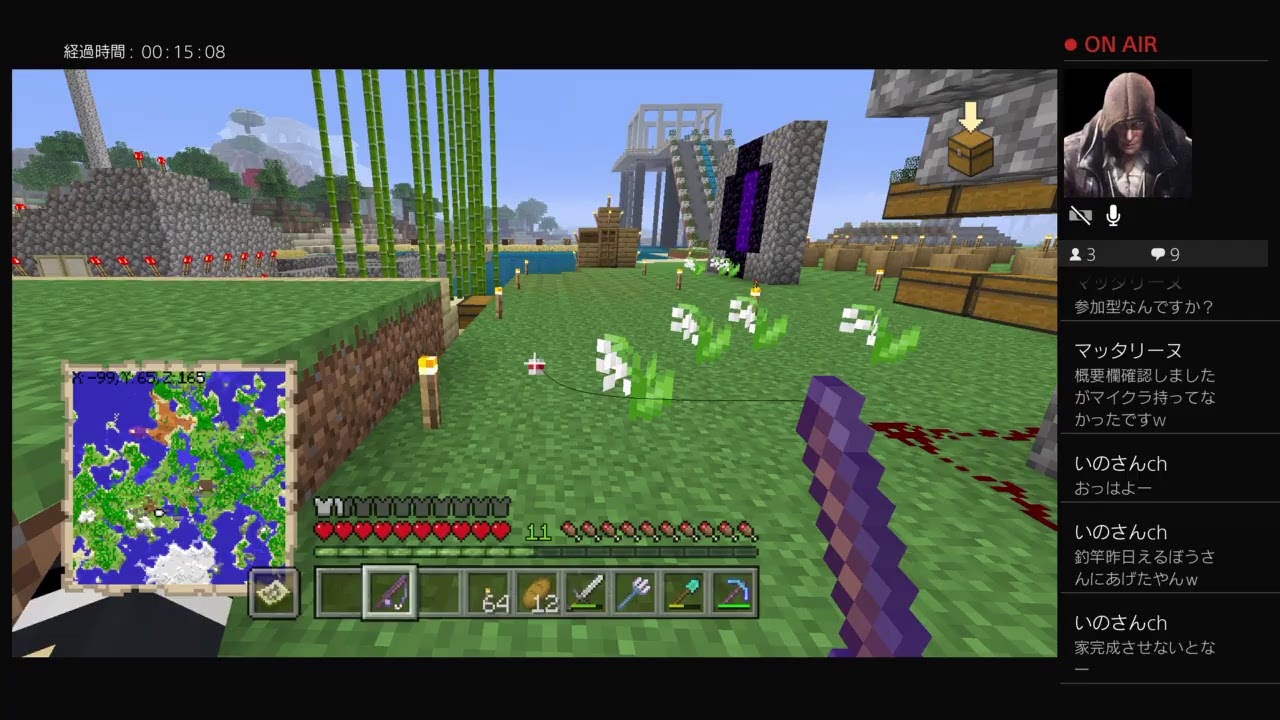Click the speech bubble icon showing 9 comments
The height and width of the screenshot is (720, 1280).
coord(1161,254)
